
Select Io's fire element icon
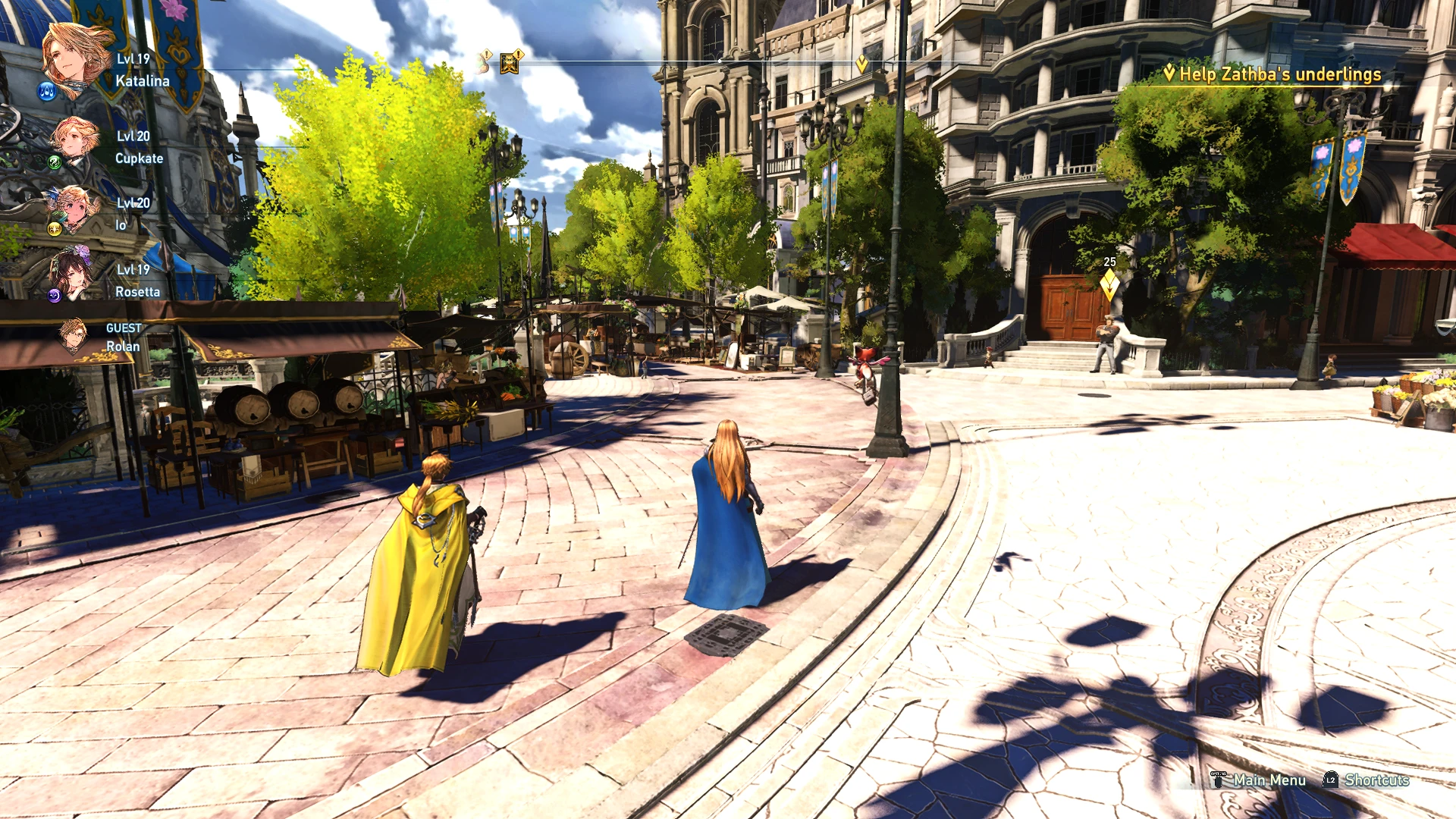[54, 229]
